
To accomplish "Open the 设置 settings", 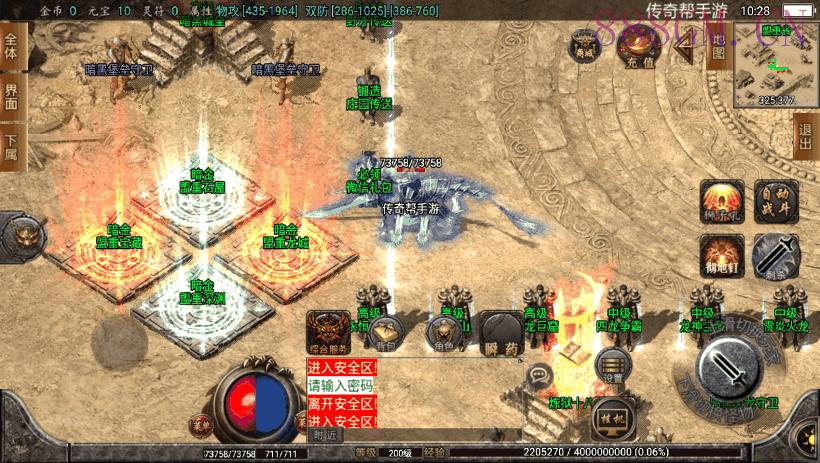I will pyautogui.click(x=613, y=367).
